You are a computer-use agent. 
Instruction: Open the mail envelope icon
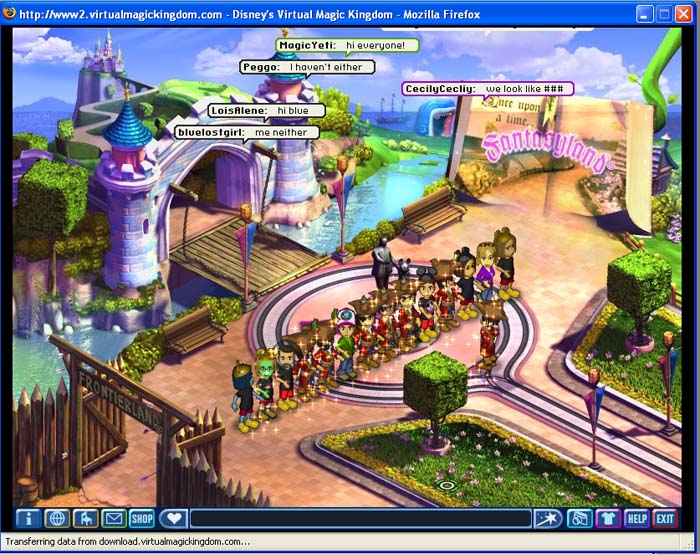pyautogui.click(x=113, y=518)
